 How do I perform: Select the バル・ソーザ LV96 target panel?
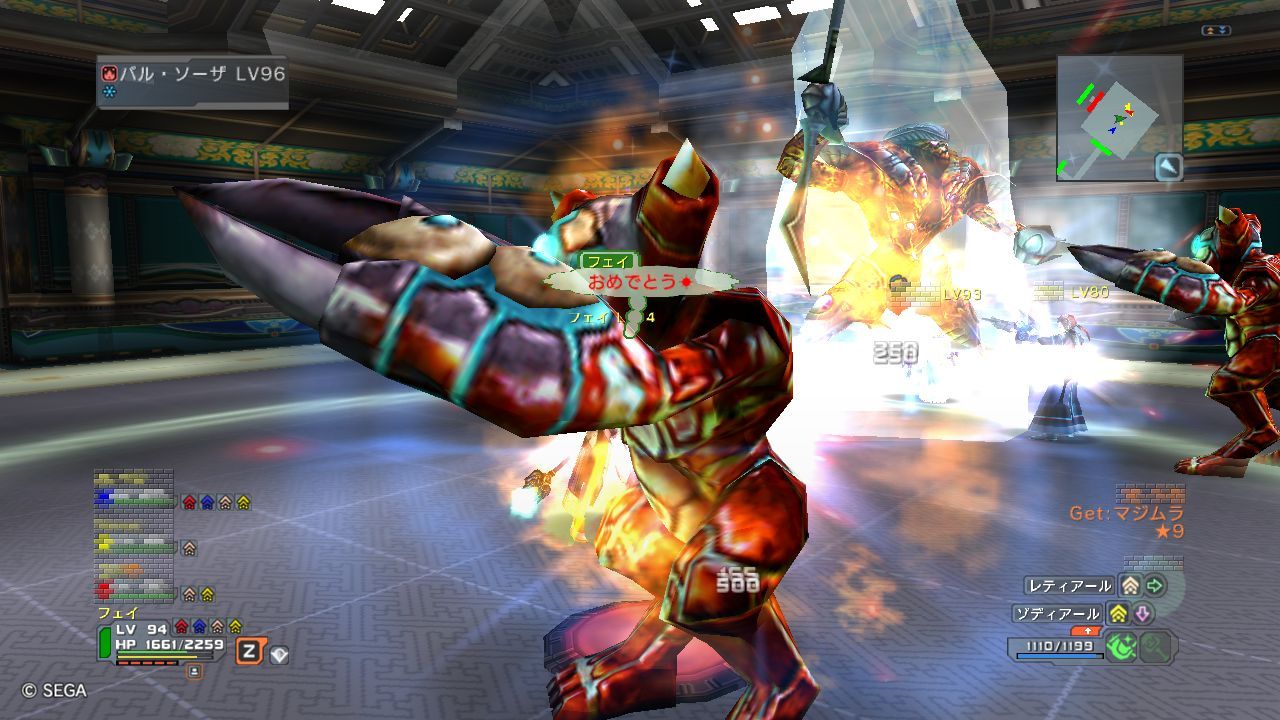tap(192, 81)
